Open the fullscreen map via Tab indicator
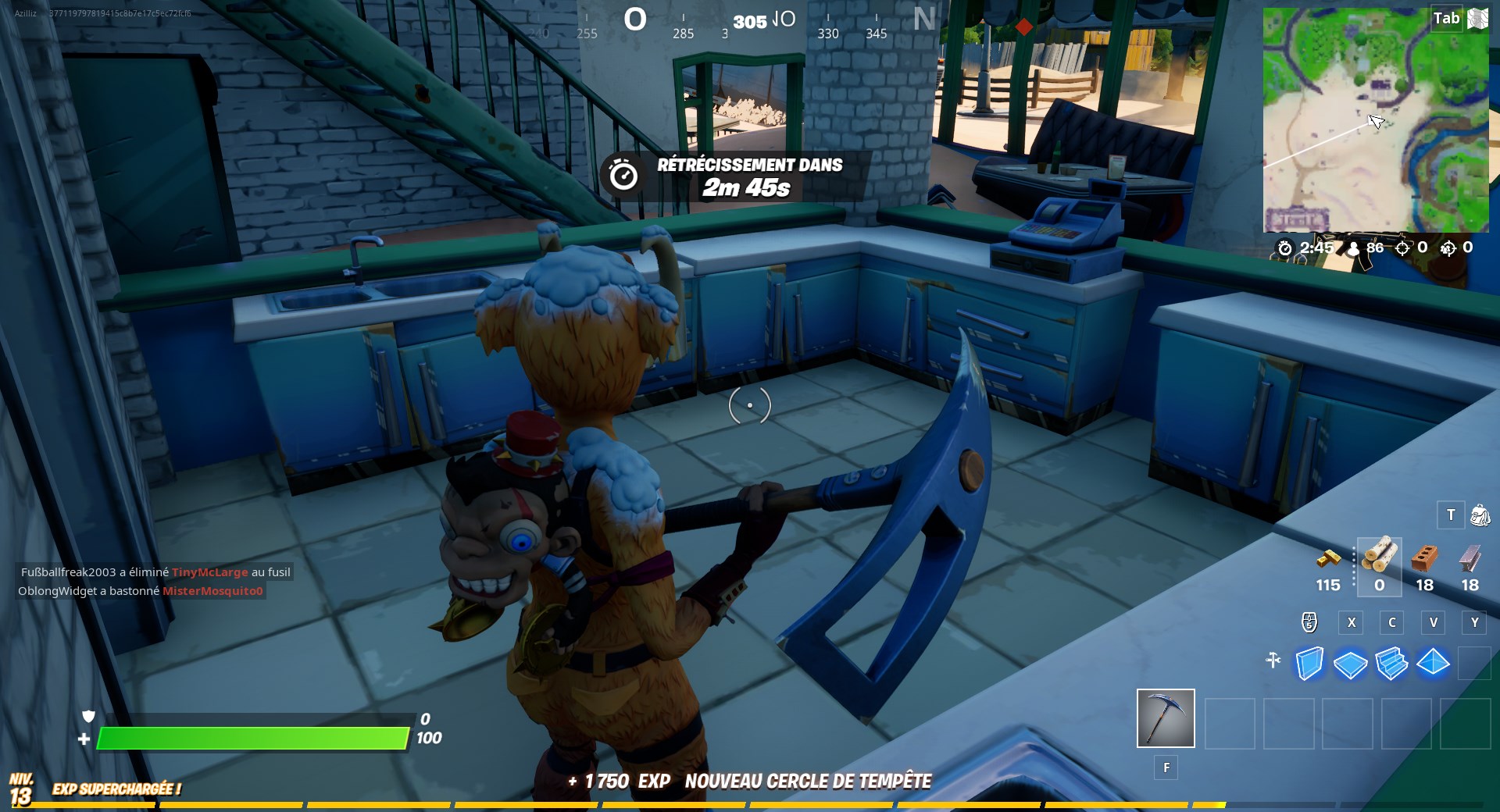This screenshot has height=812, width=1500. [x=1447, y=17]
